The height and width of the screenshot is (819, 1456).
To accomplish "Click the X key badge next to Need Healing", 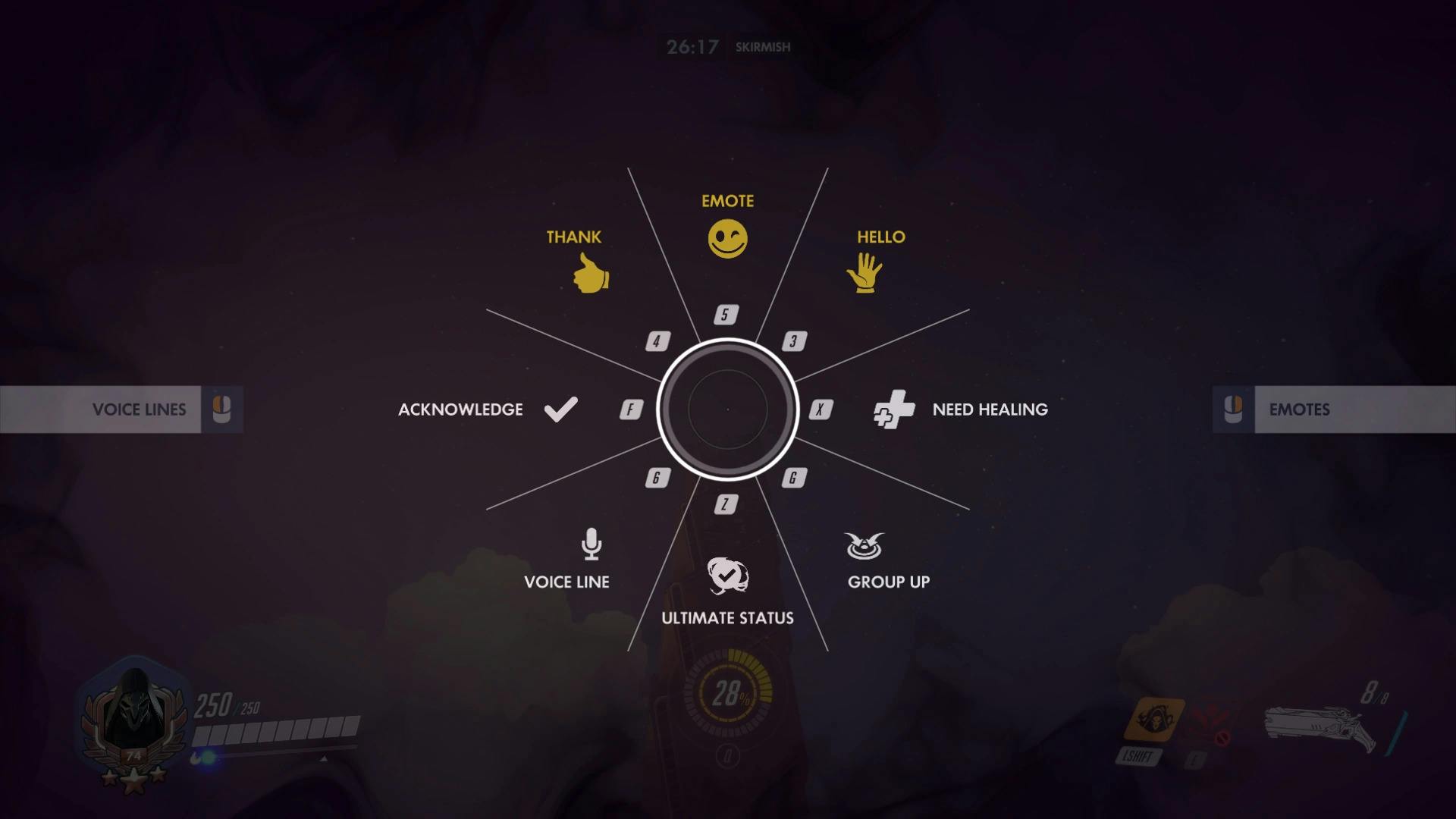I will (820, 409).
